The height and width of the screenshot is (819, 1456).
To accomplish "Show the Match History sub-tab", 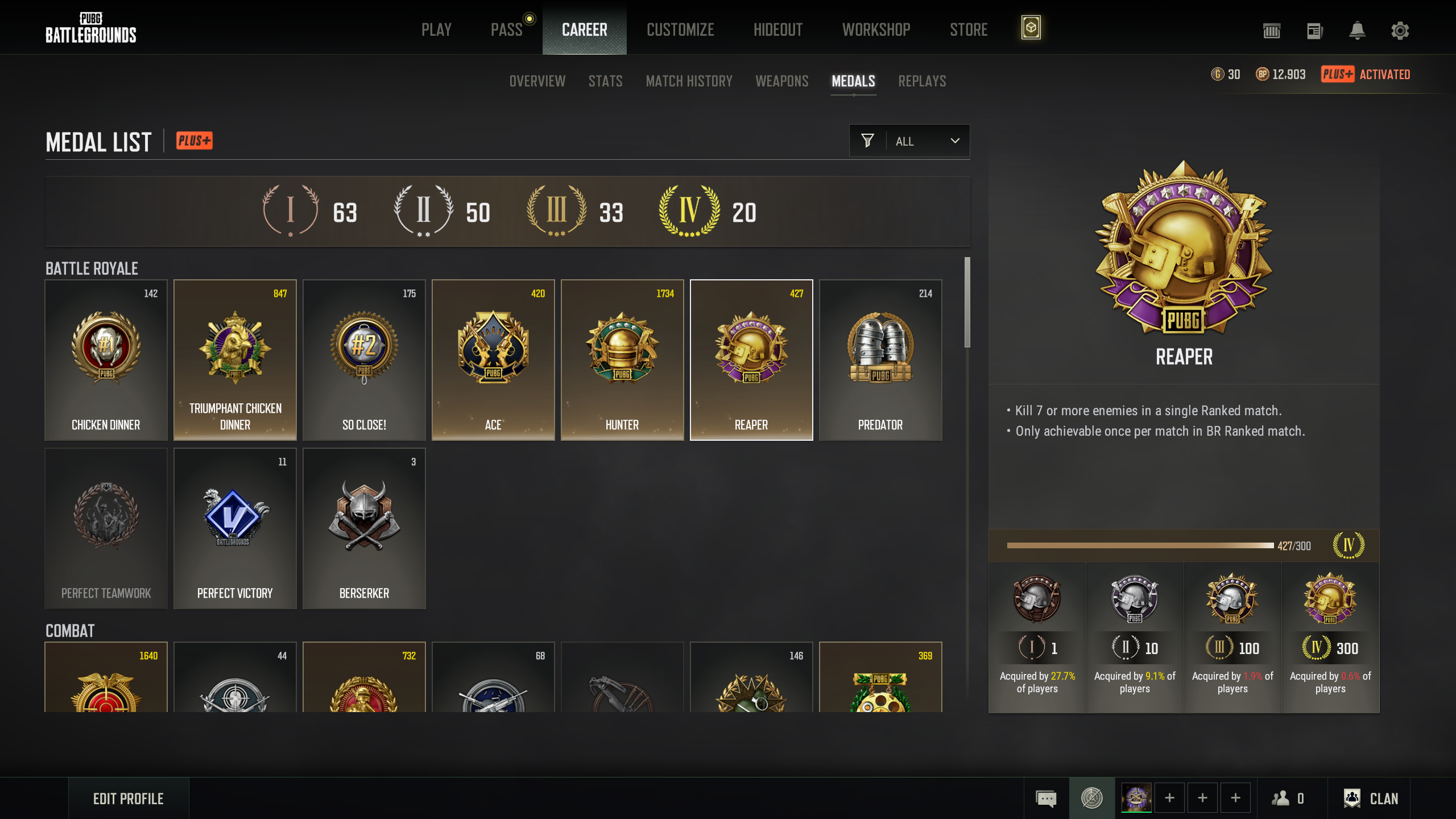I will (x=689, y=81).
